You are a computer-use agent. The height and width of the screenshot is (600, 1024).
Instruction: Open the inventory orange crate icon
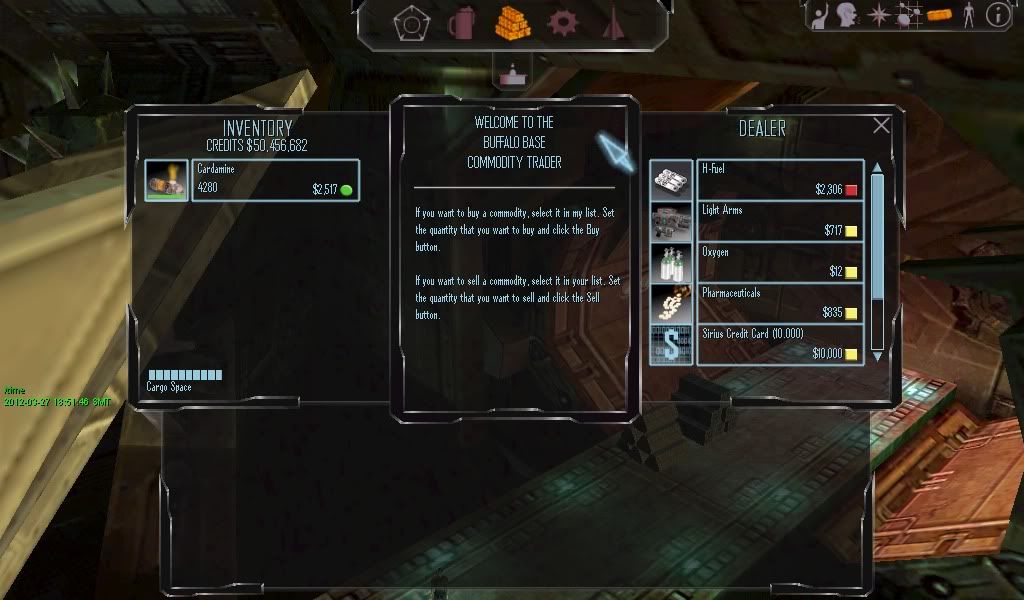939,15
